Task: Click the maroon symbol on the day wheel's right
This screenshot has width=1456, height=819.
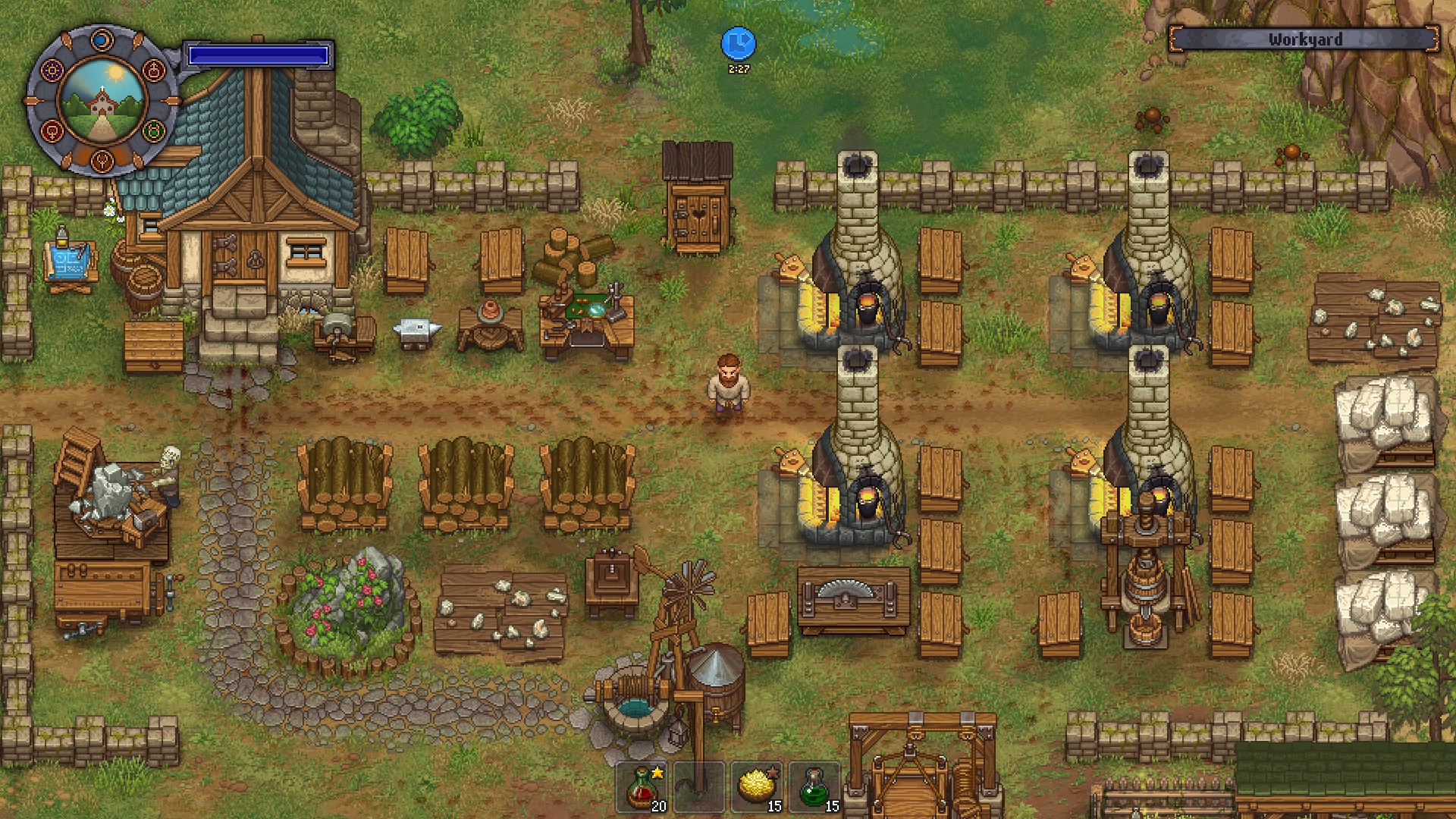Action: pos(155,71)
